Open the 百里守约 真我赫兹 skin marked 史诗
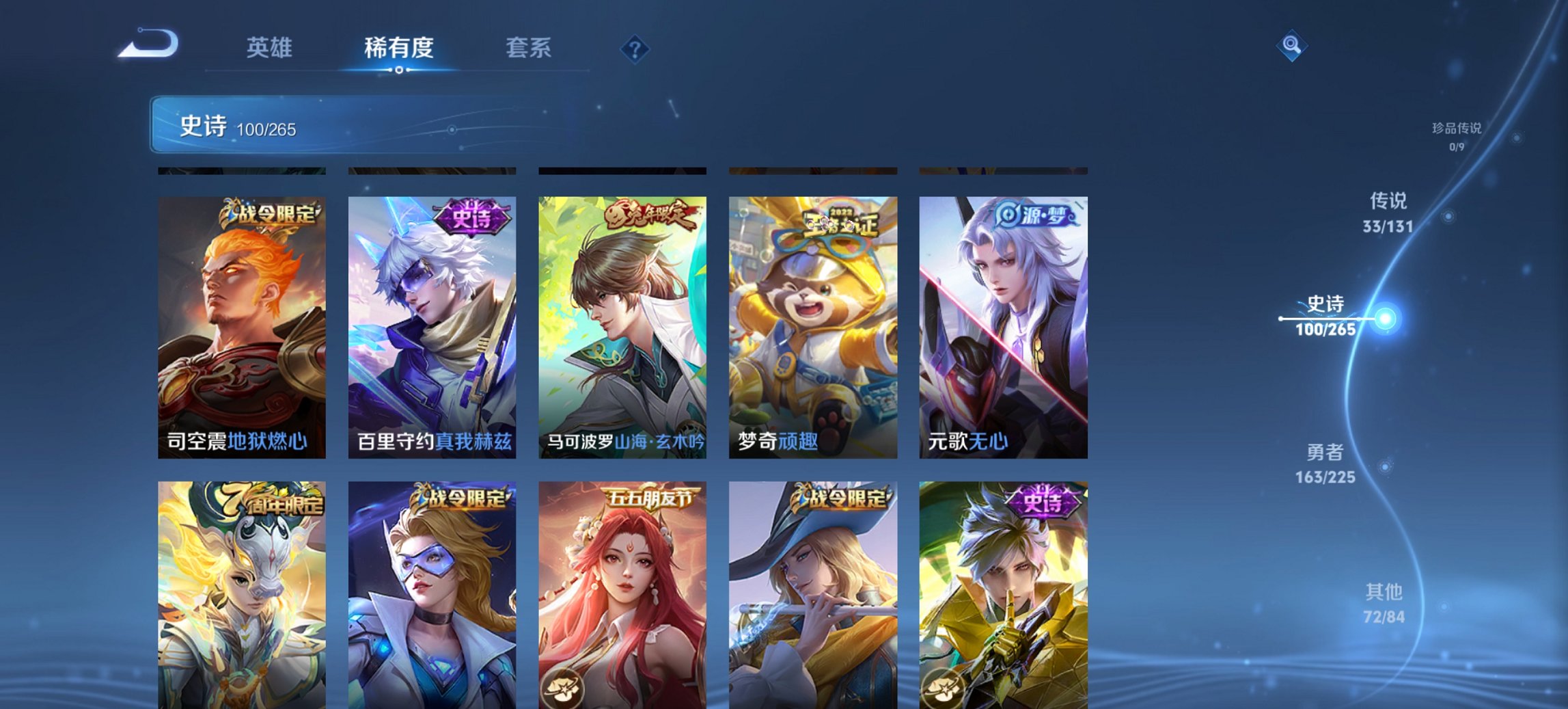1568x709 pixels. 430,321
